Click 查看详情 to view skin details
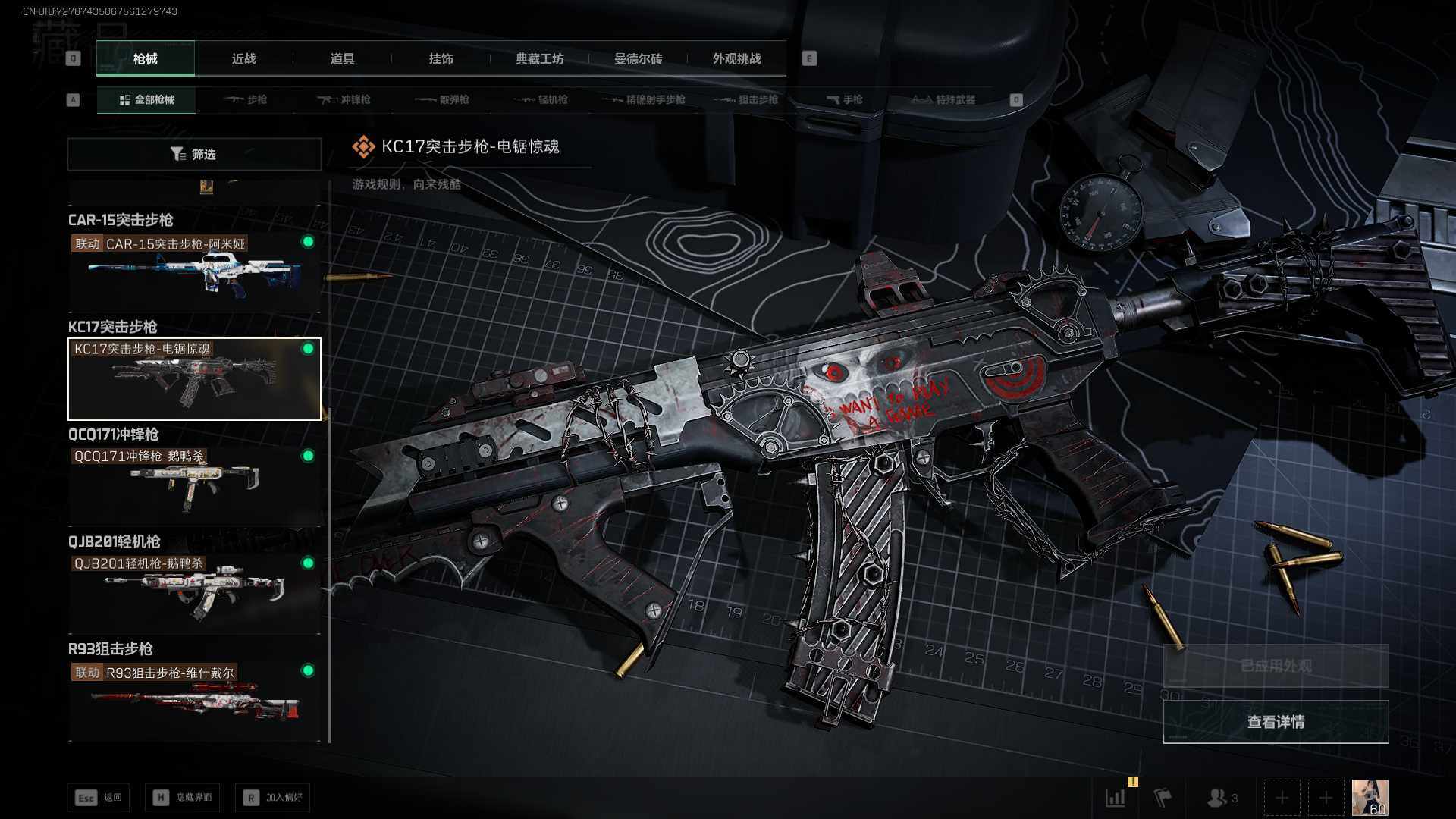The image size is (1456, 819). pyautogui.click(x=1276, y=722)
